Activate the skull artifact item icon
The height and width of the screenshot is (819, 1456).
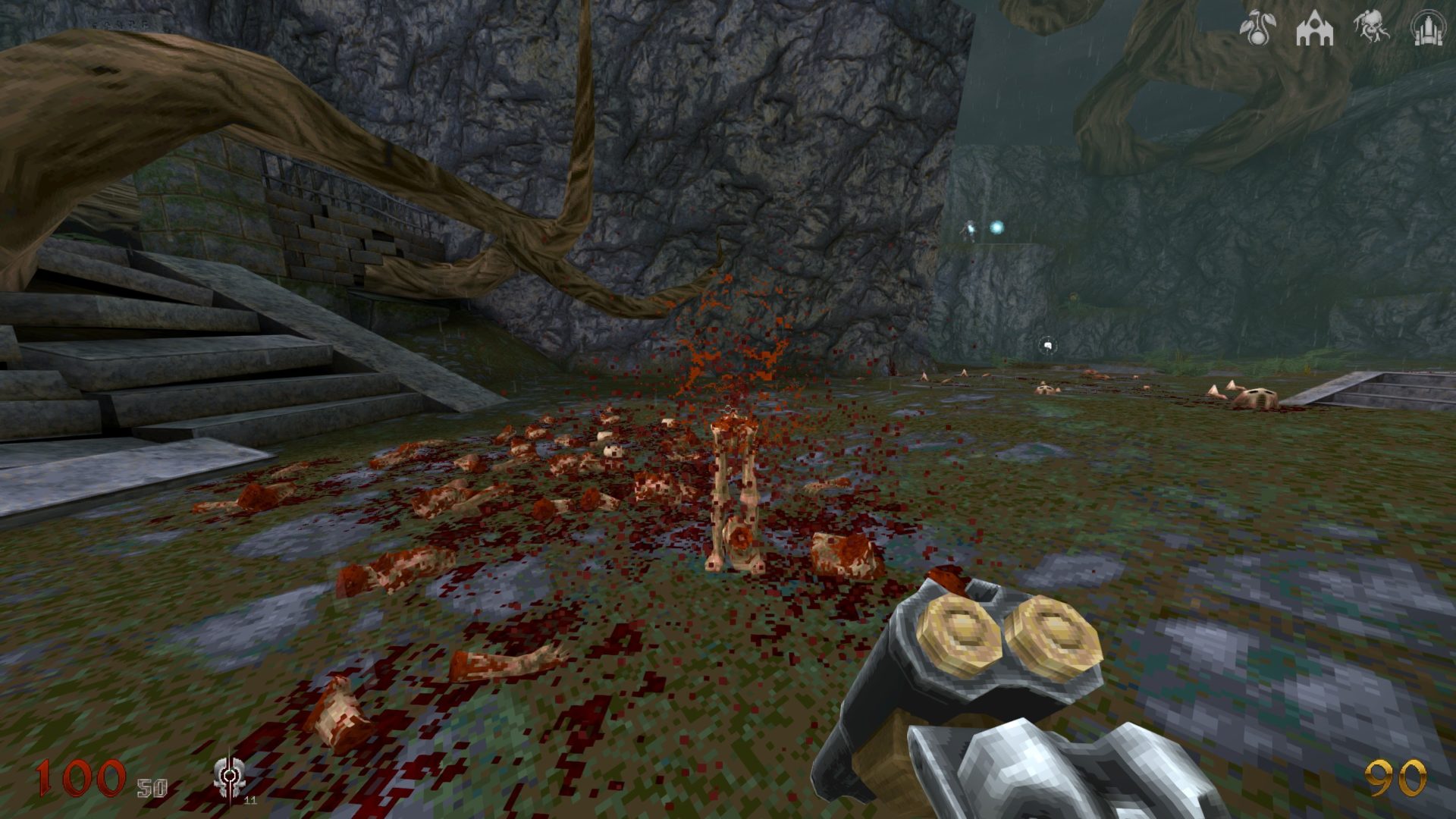228,777
